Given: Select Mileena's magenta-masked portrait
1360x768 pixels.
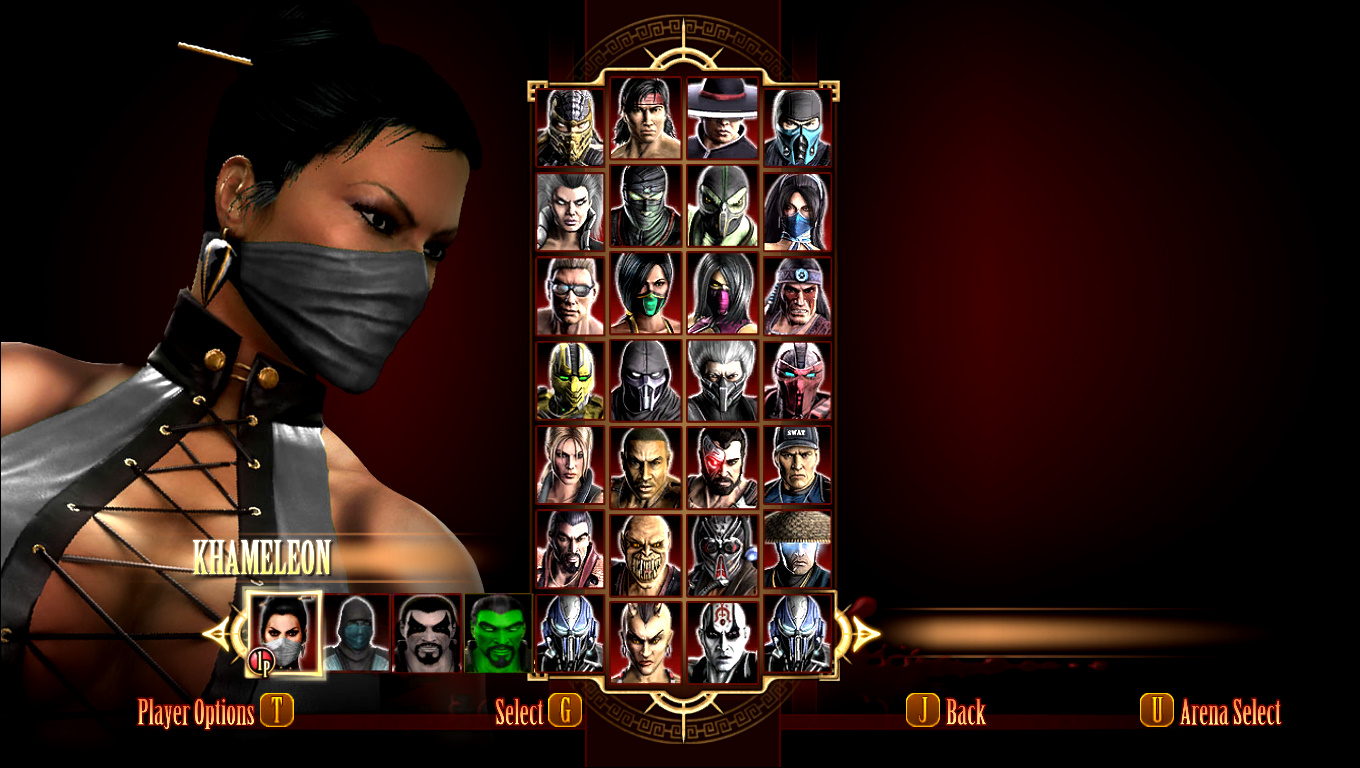Looking at the screenshot, I should point(723,292).
